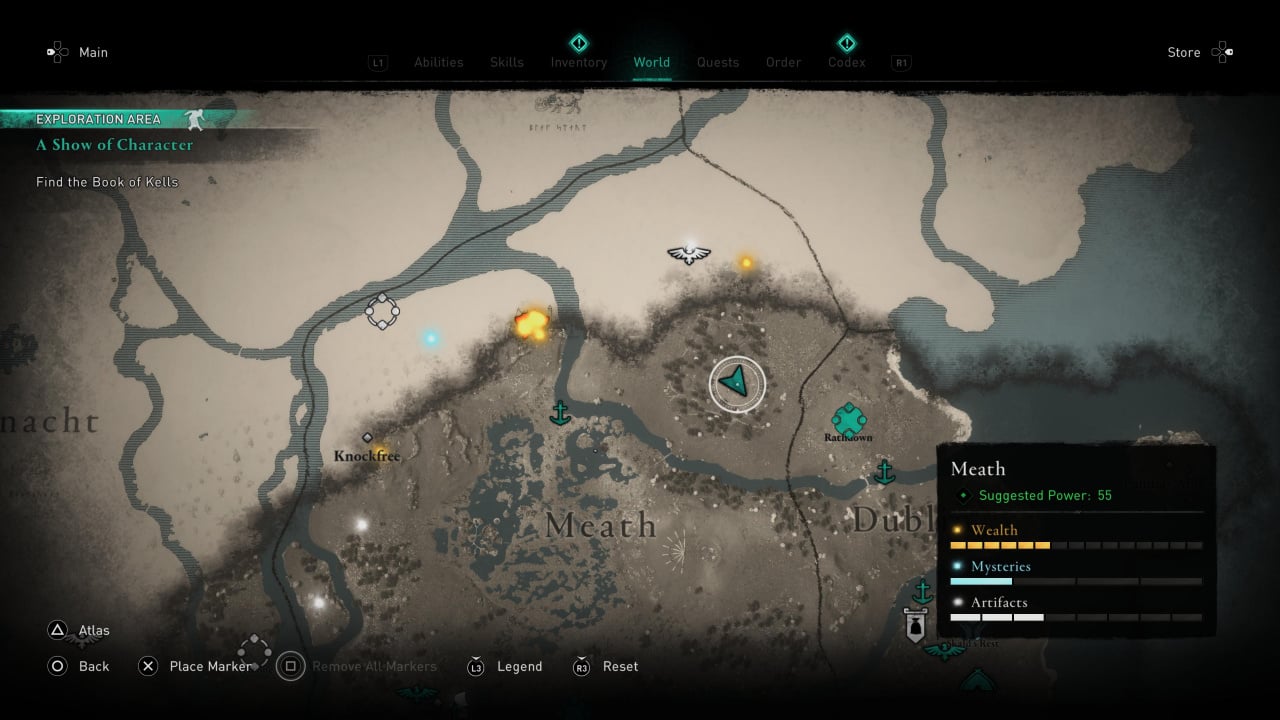Image resolution: width=1280 pixels, height=720 pixels.
Task: Open the Quests tab
Action: pos(718,62)
